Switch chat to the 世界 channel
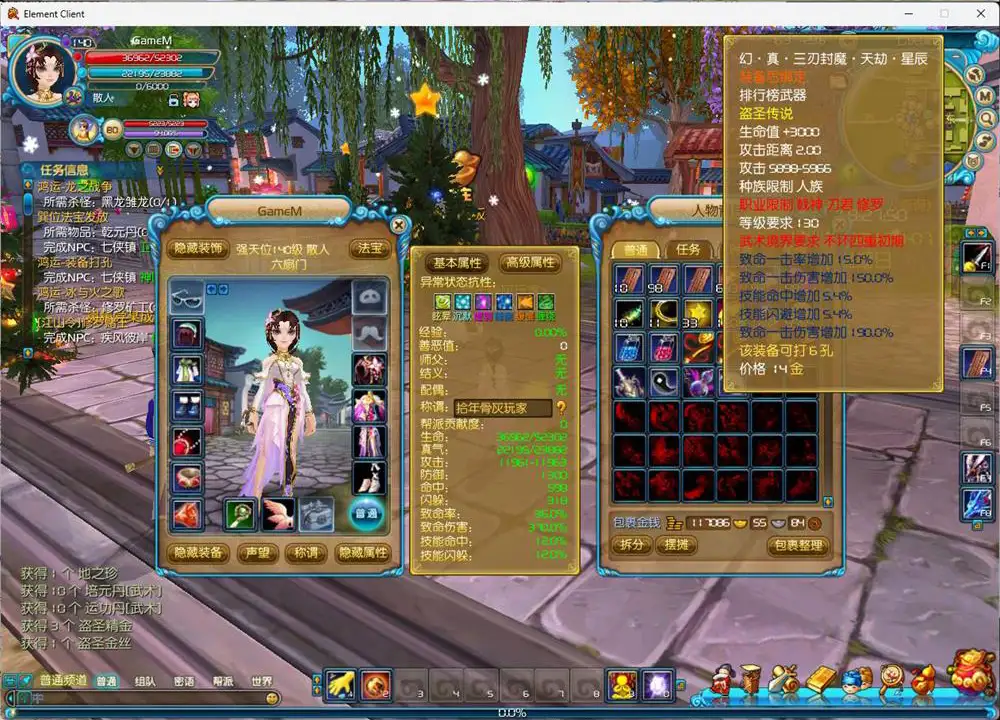This screenshot has width=1000, height=720. click(262, 682)
